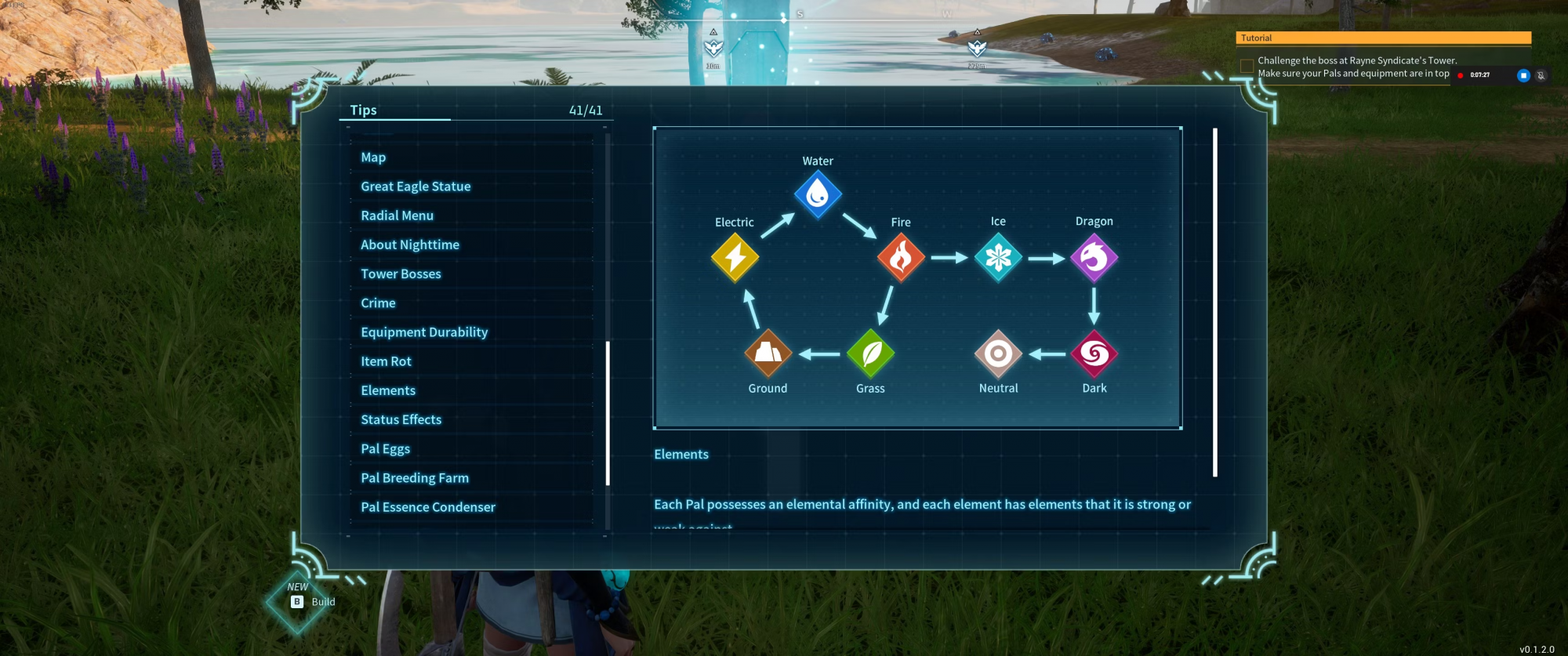Select the Great Eagle Statue tip
The image size is (1568, 656).
click(x=416, y=187)
